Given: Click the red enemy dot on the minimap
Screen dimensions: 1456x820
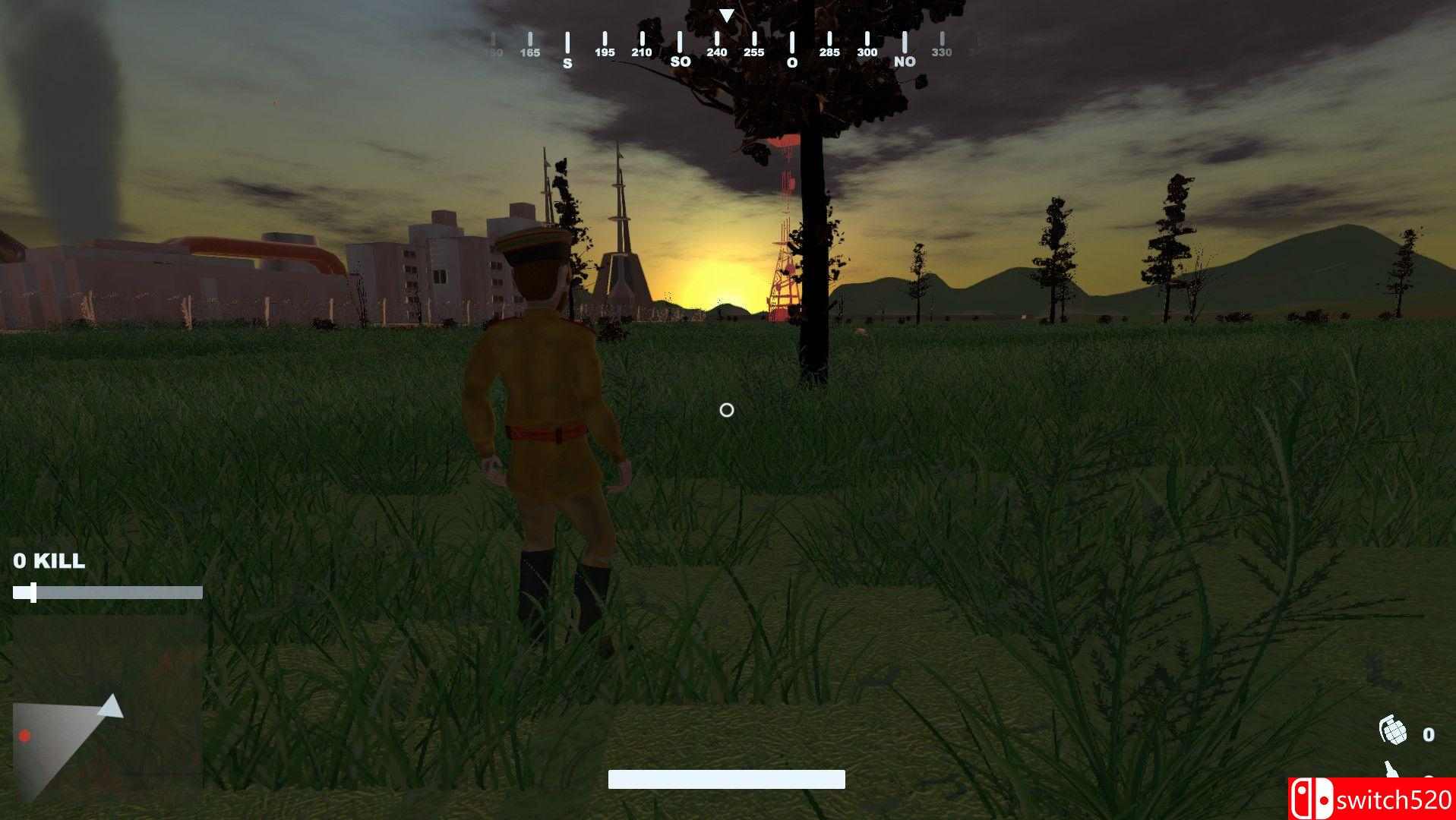Looking at the screenshot, I should [25, 736].
